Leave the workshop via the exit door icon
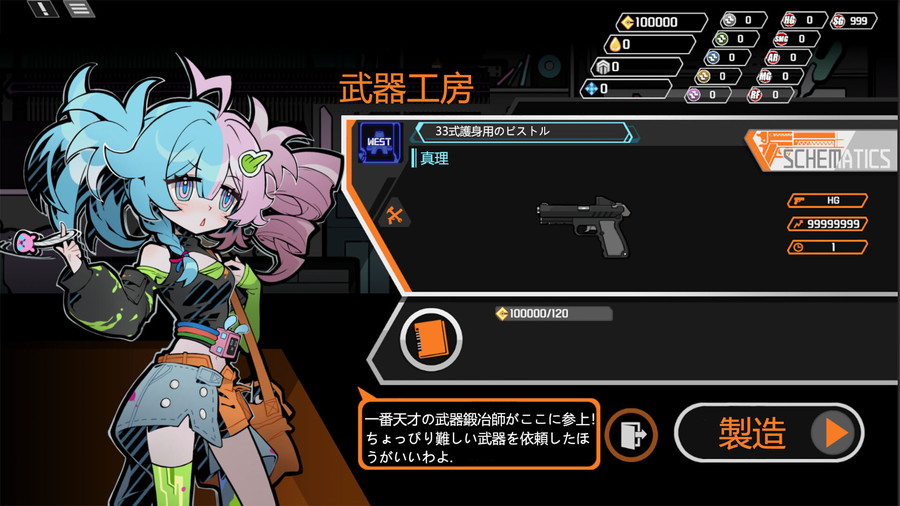This screenshot has width=900, height=506. pos(632,434)
